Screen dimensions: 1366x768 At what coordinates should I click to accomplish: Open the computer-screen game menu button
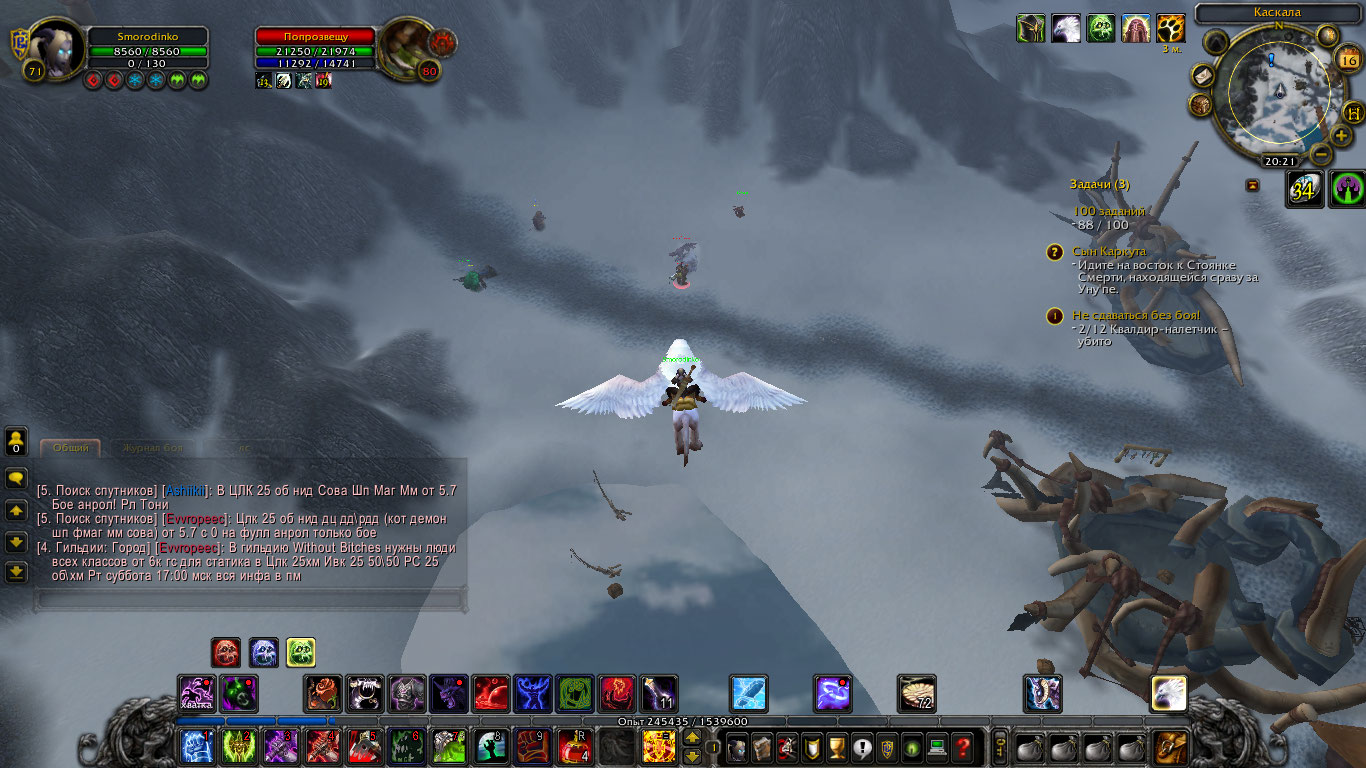pos(937,746)
